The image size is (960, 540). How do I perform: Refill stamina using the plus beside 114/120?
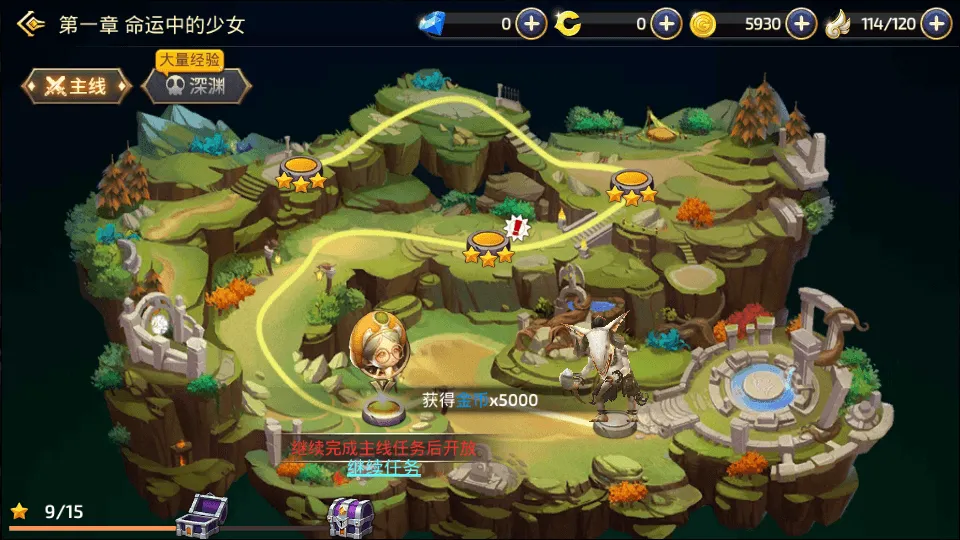(936, 23)
